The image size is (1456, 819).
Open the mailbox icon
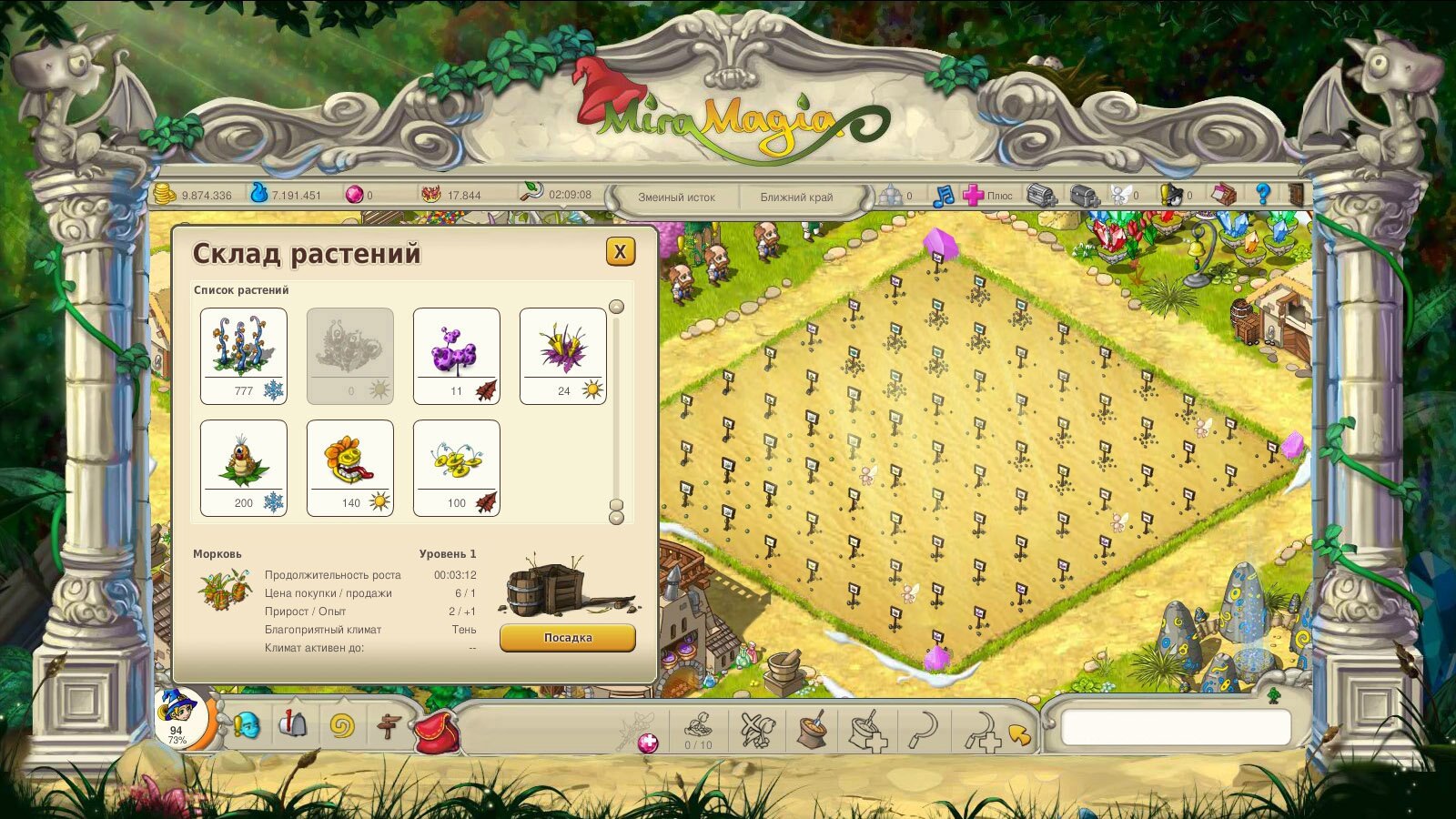pyautogui.click(x=293, y=725)
